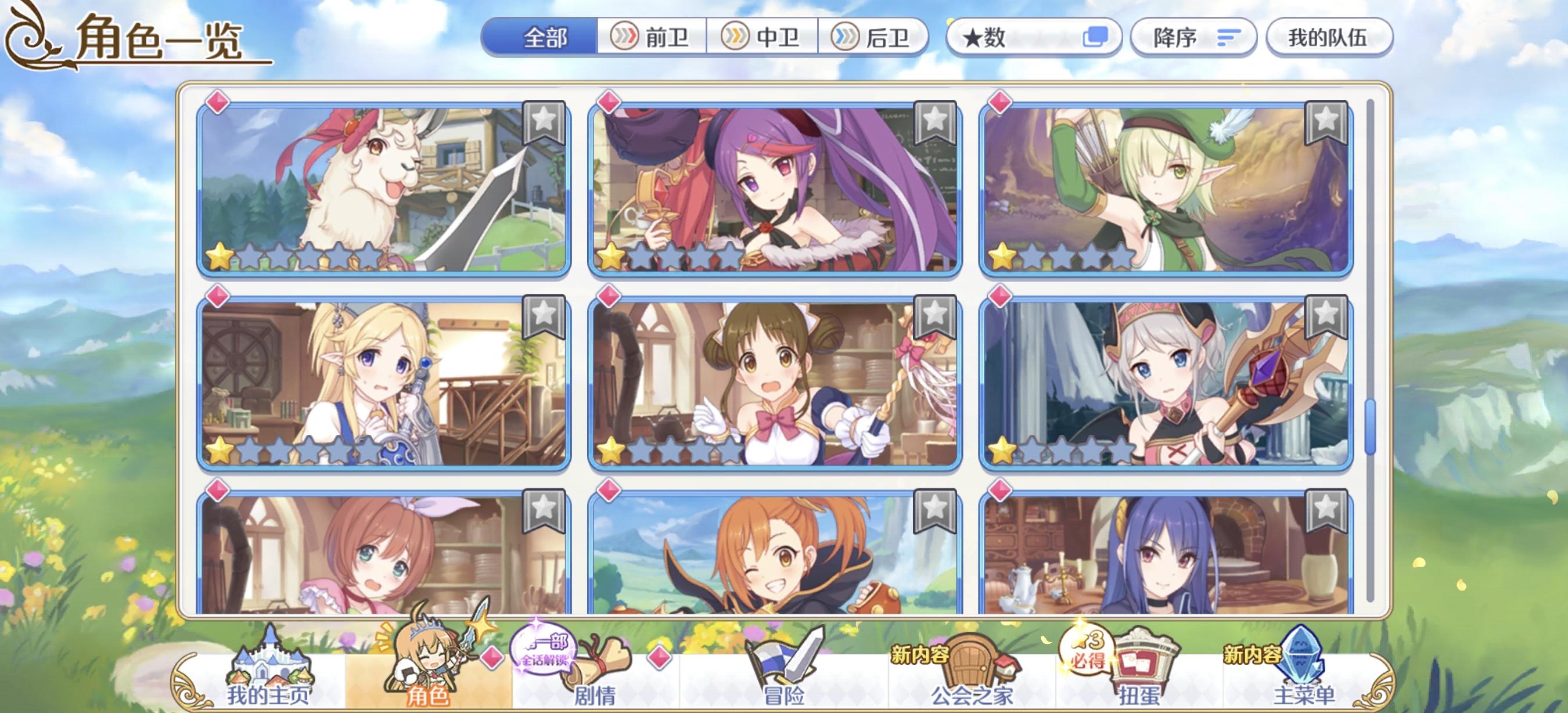1568x713 pixels.
Task: Switch to the 前卫 vanguard tab
Action: pos(652,38)
